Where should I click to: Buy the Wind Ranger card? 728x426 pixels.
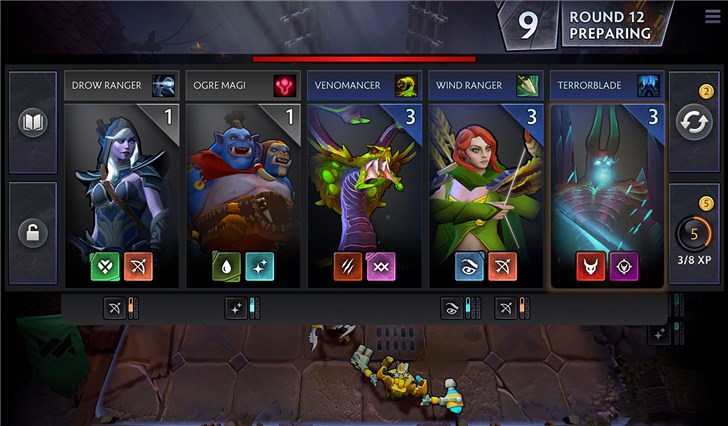(x=486, y=180)
